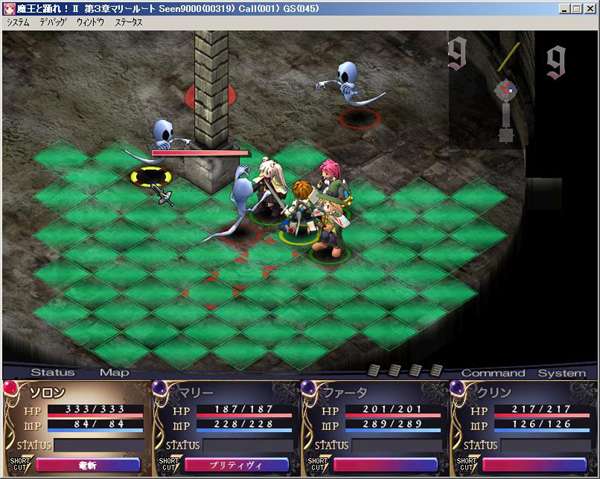The height and width of the screenshot is (479, 600).
Task: Open the System menu tab
Action: click(x=561, y=373)
